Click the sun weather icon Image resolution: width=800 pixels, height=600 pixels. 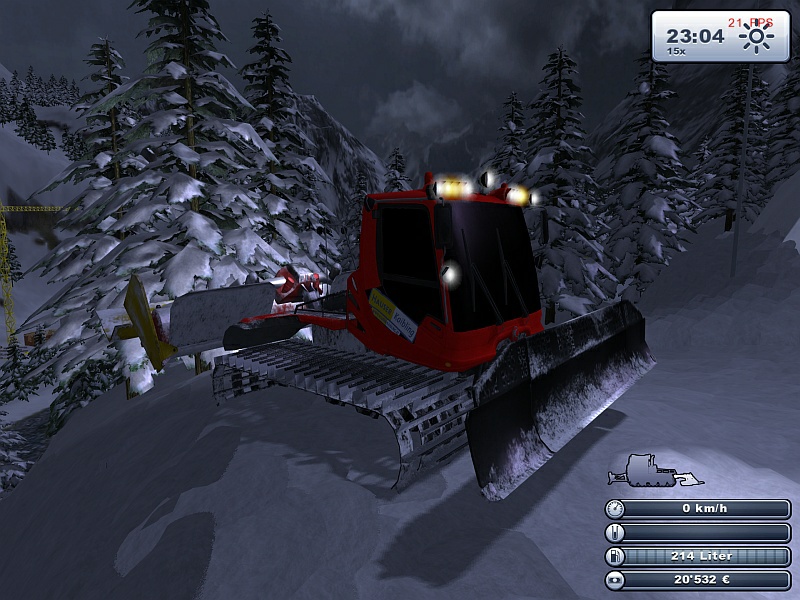click(757, 38)
